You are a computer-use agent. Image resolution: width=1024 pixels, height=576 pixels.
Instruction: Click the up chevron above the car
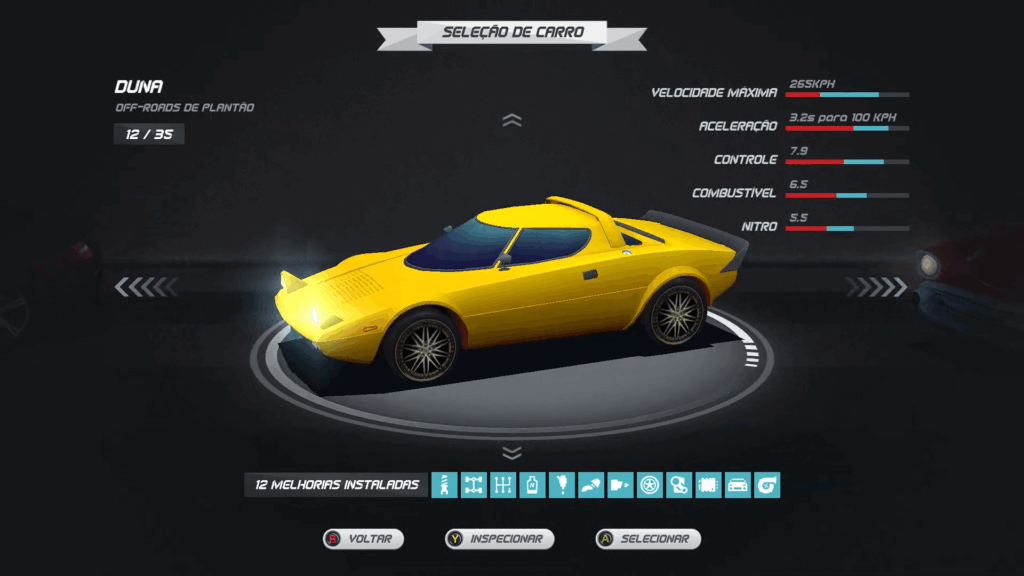tap(512, 121)
